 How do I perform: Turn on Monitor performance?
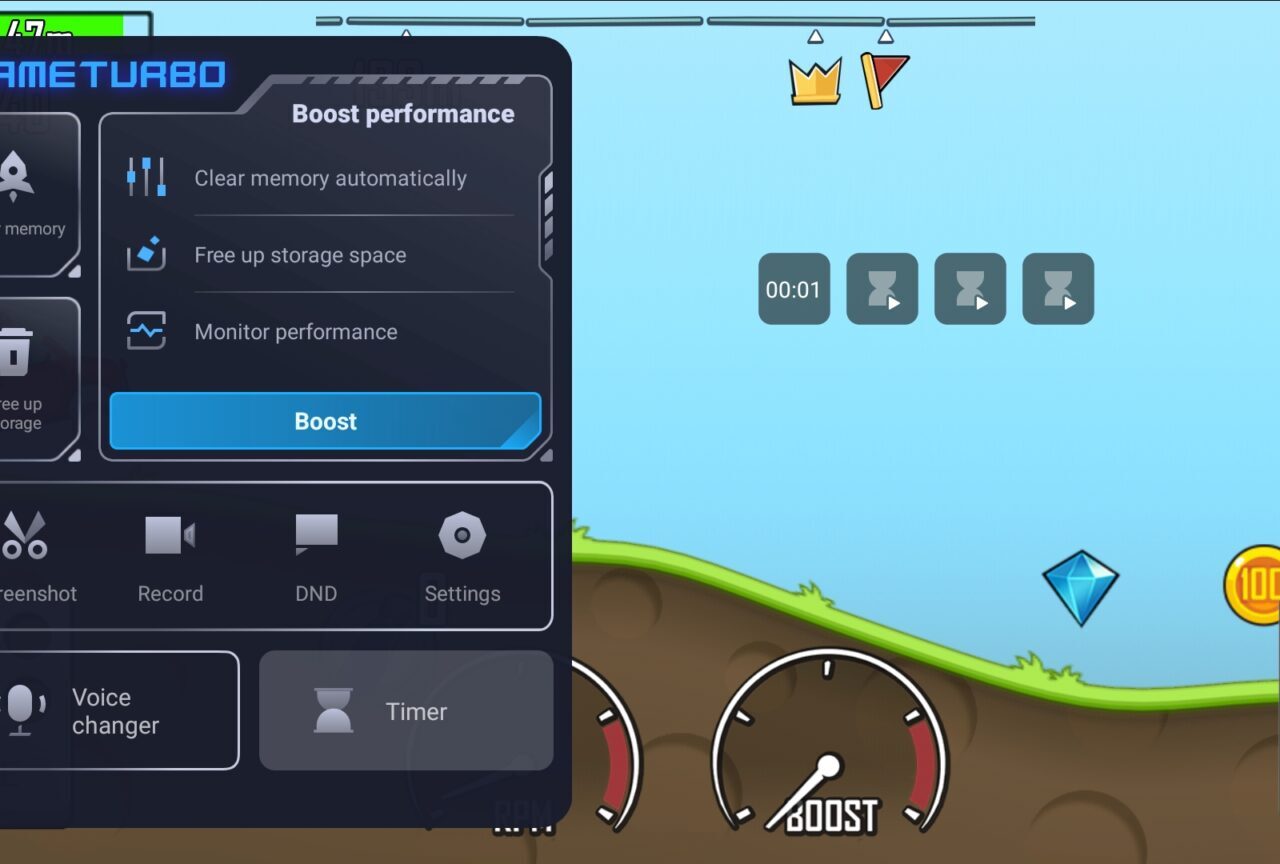(296, 331)
